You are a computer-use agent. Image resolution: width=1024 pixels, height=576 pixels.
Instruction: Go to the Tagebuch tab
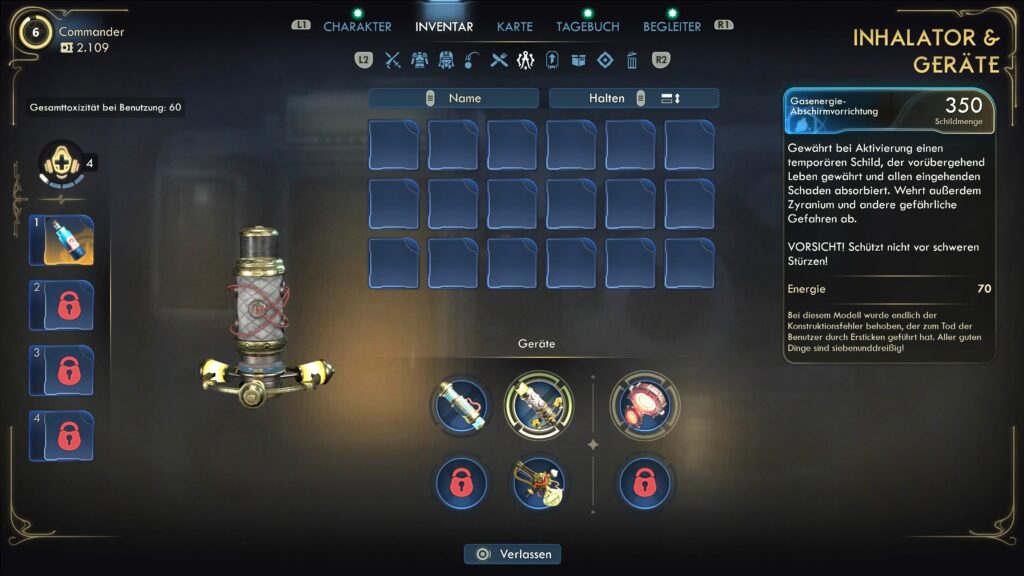click(x=588, y=26)
